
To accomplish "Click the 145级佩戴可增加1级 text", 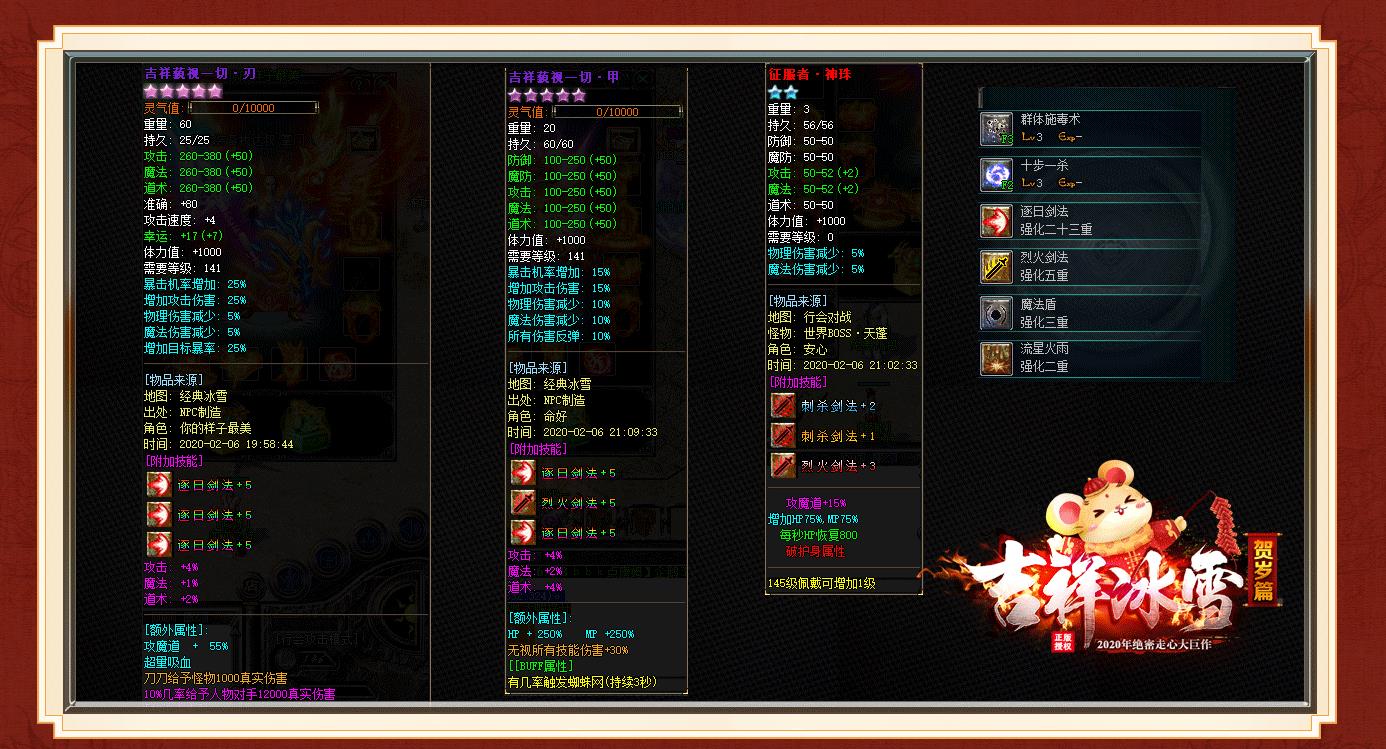I will tap(820, 583).
